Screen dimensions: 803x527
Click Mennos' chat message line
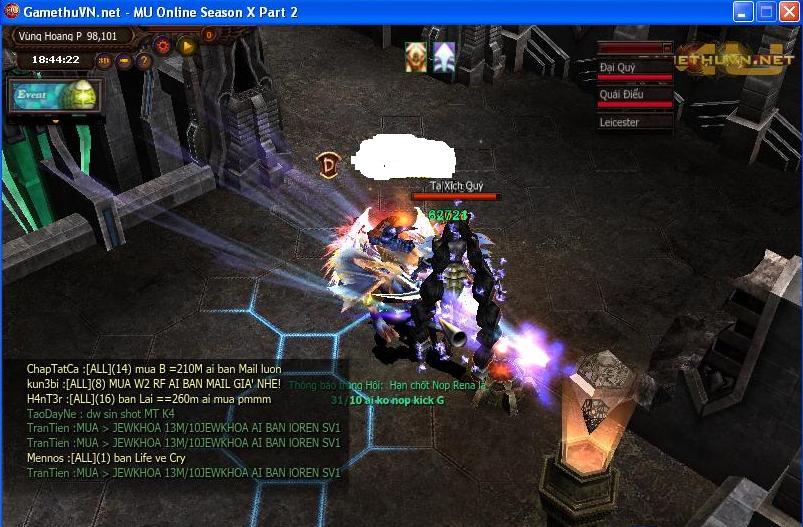106,457
